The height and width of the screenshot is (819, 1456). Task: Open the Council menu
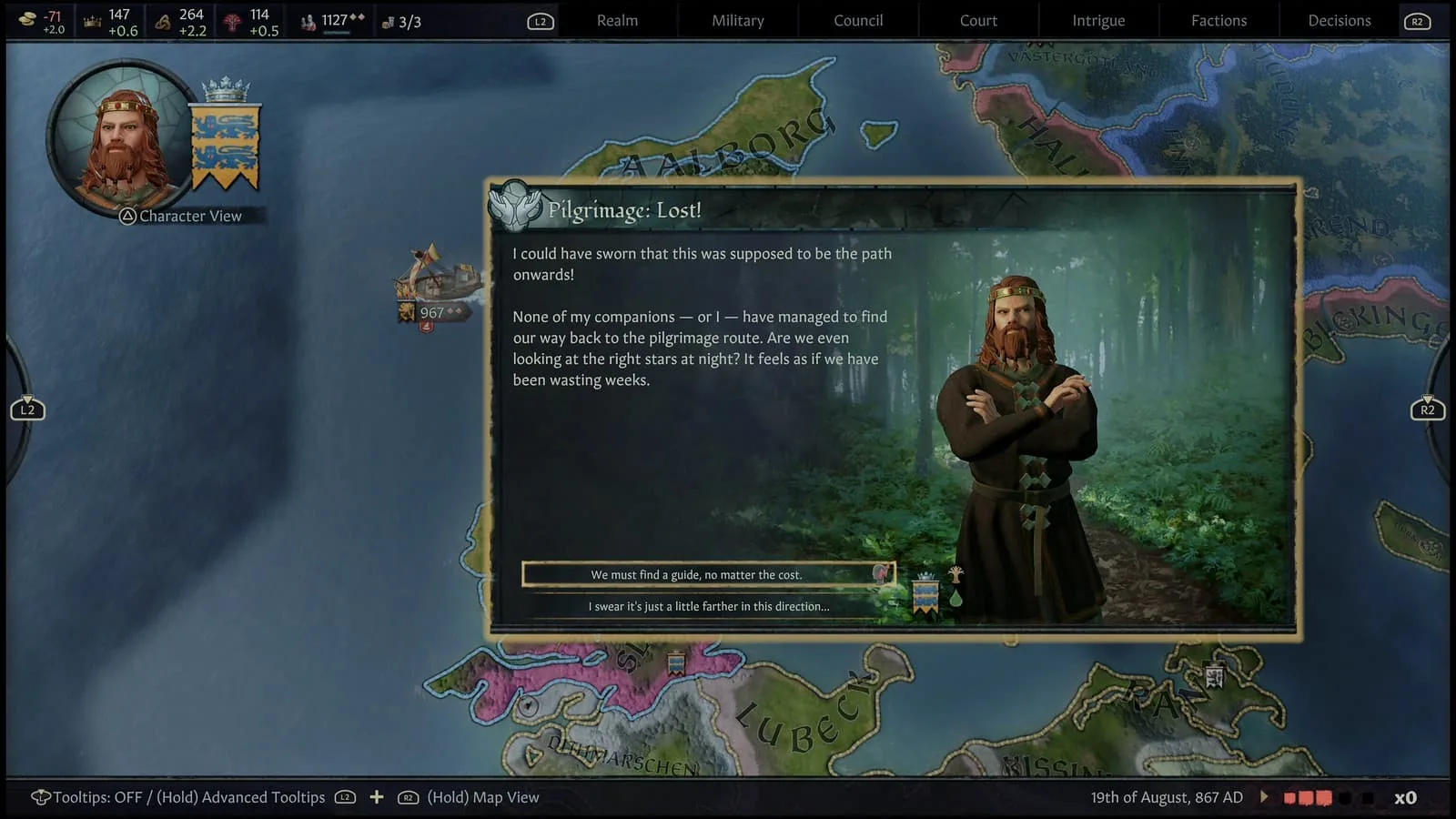point(856,20)
